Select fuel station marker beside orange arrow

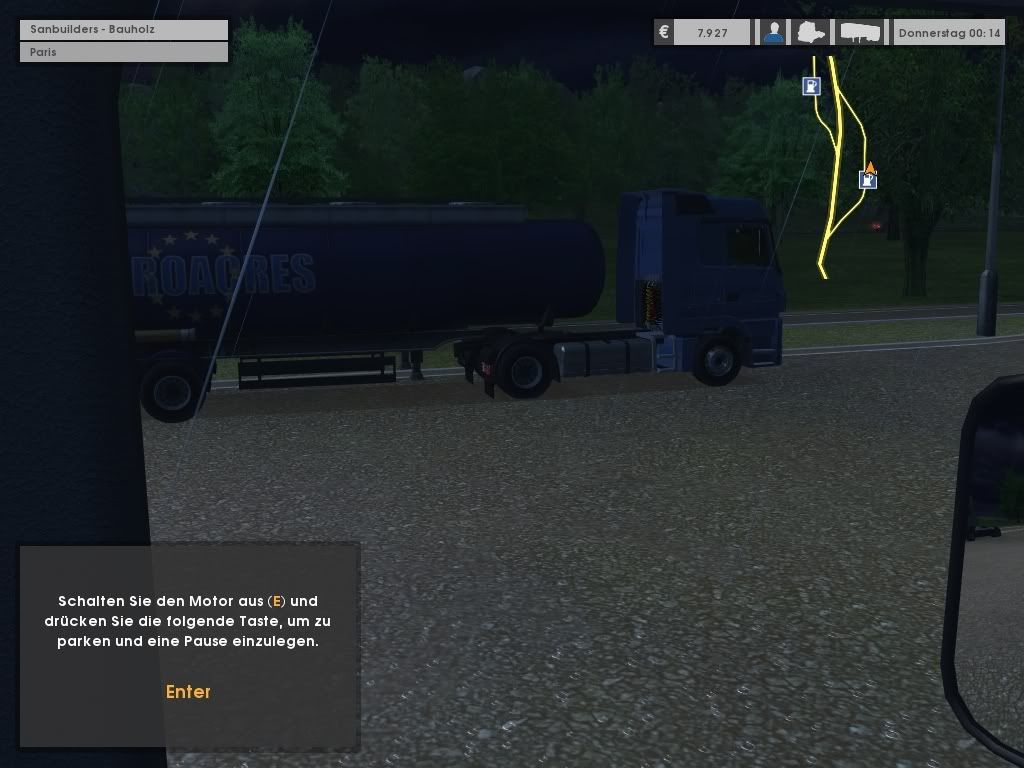[867, 180]
